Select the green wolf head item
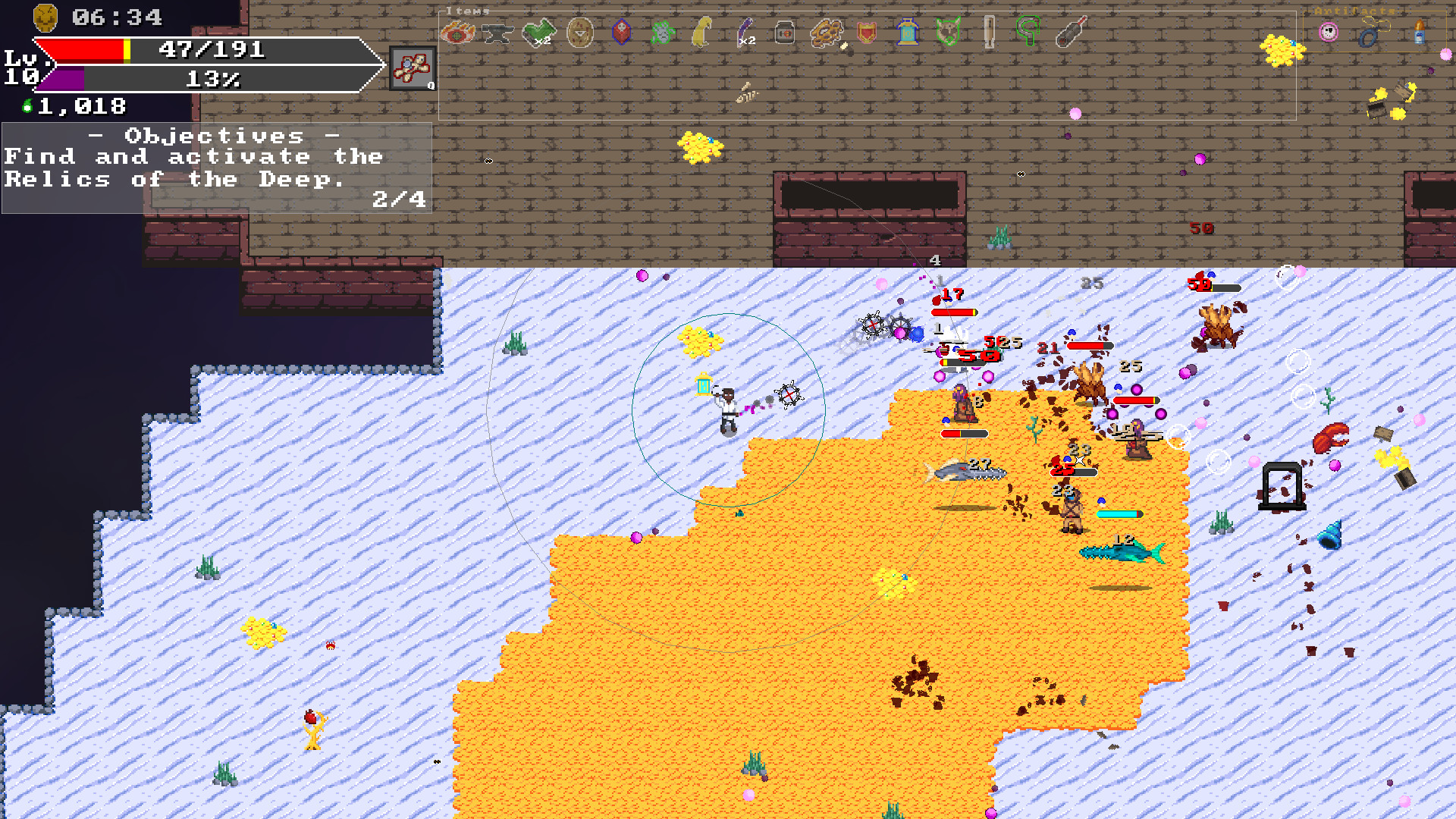The image size is (1456, 819). click(948, 32)
